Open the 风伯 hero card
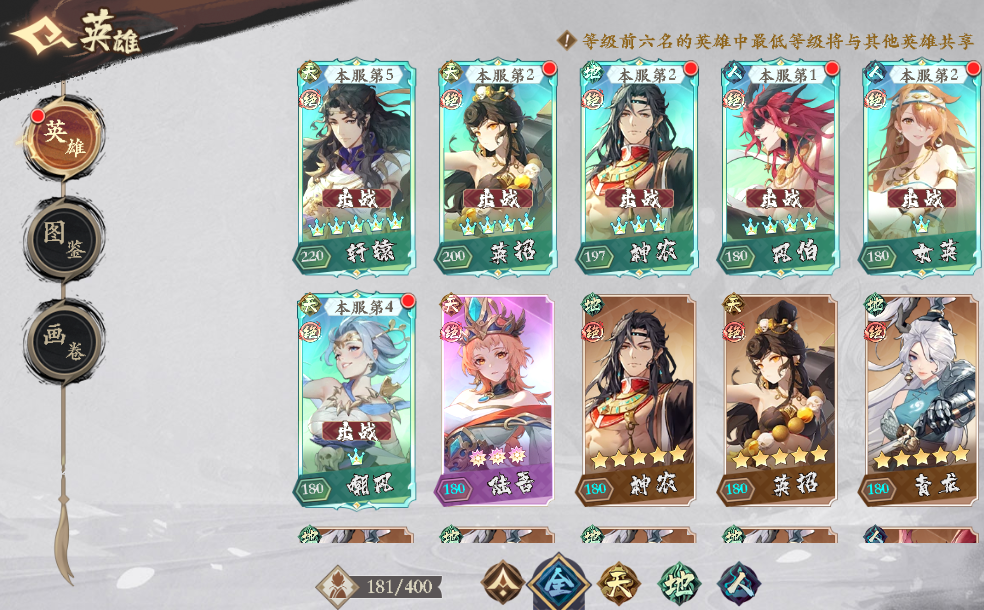 [780, 167]
